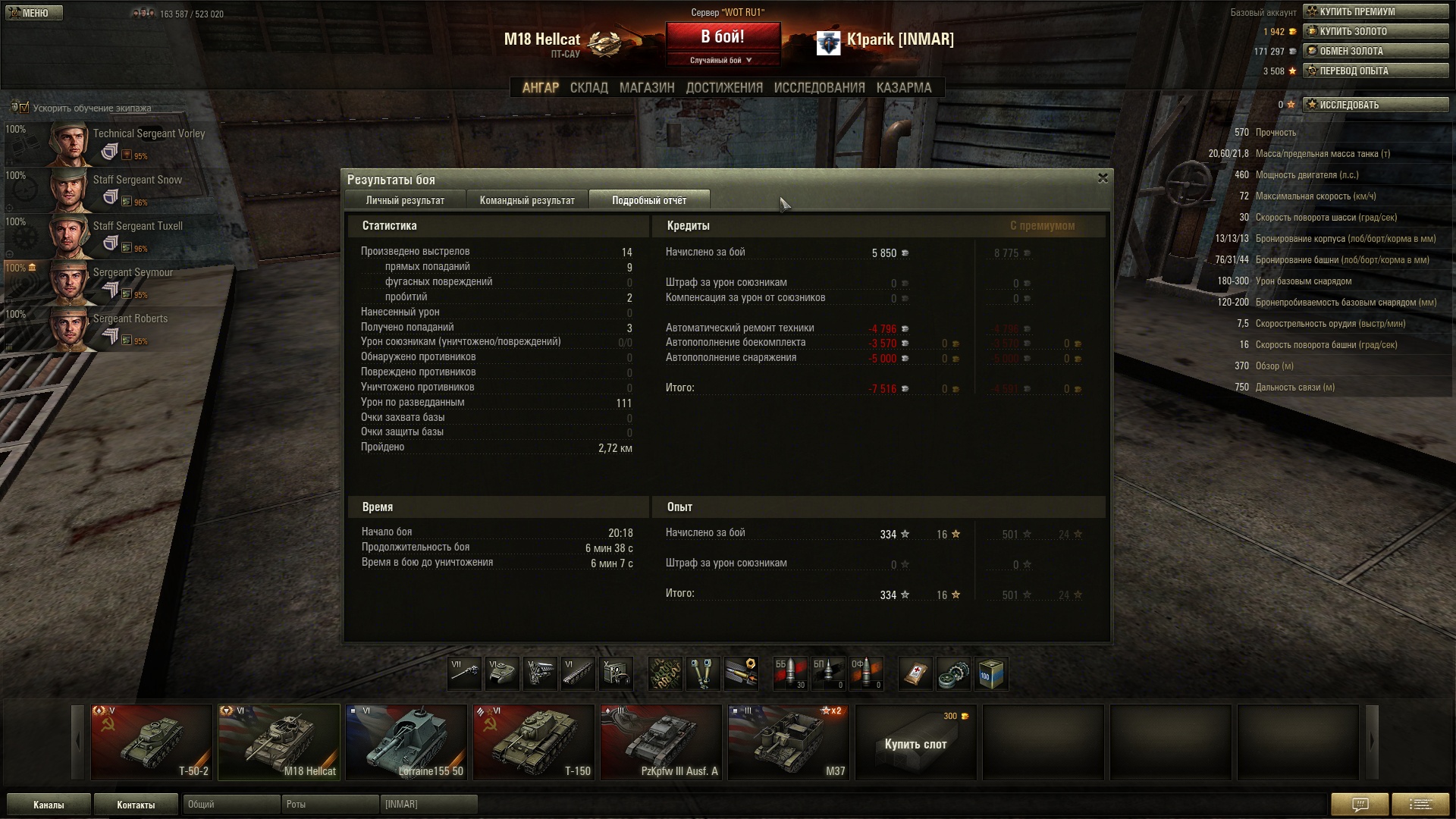Open the МЕНЮ button
This screenshot has height=819, width=1456.
(x=33, y=13)
